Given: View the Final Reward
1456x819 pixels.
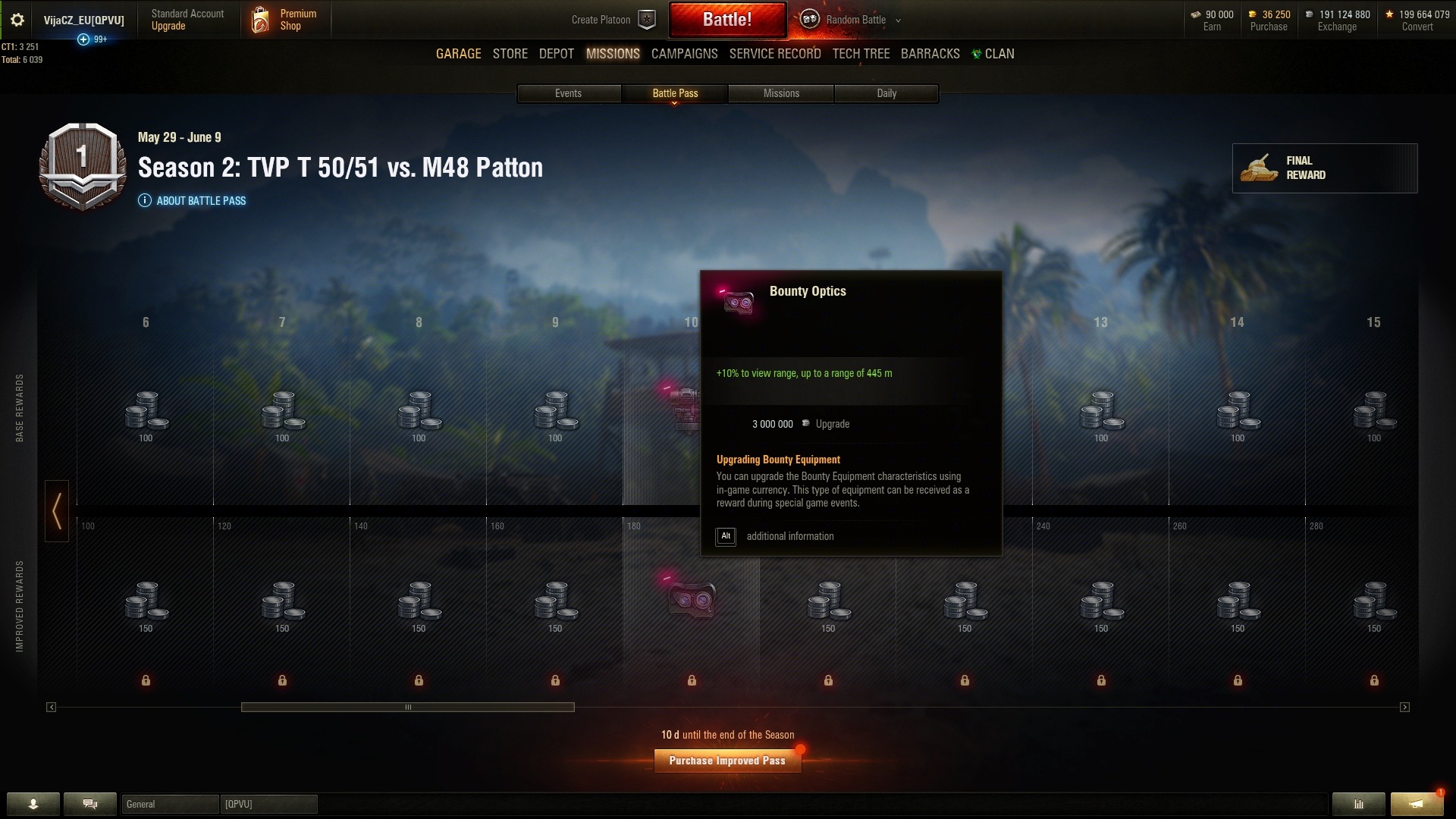Looking at the screenshot, I should click(1324, 168).
